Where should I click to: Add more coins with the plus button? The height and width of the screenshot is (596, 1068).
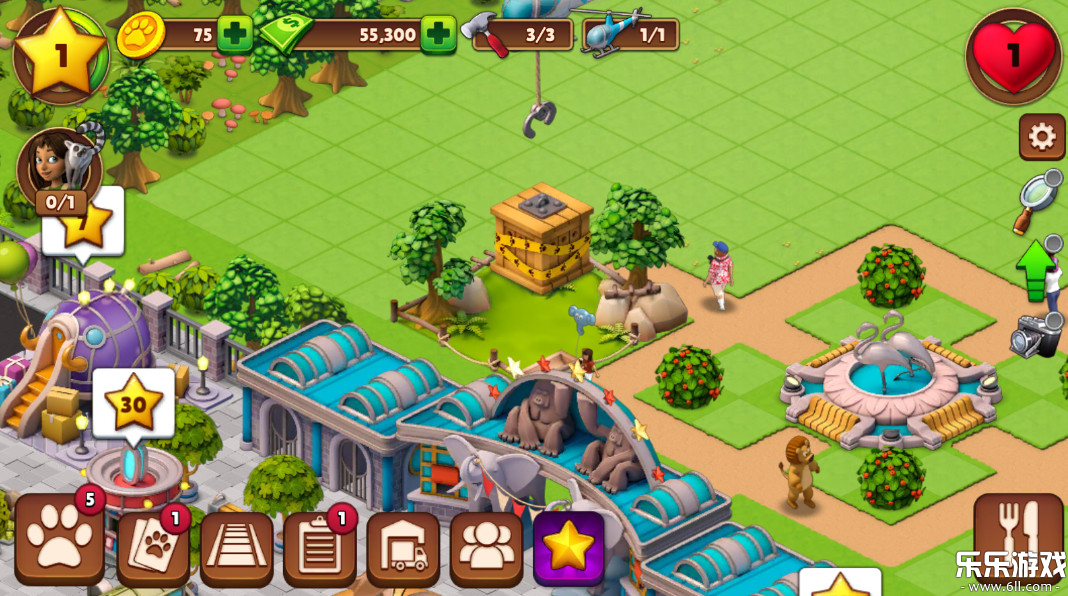[236, 34]
